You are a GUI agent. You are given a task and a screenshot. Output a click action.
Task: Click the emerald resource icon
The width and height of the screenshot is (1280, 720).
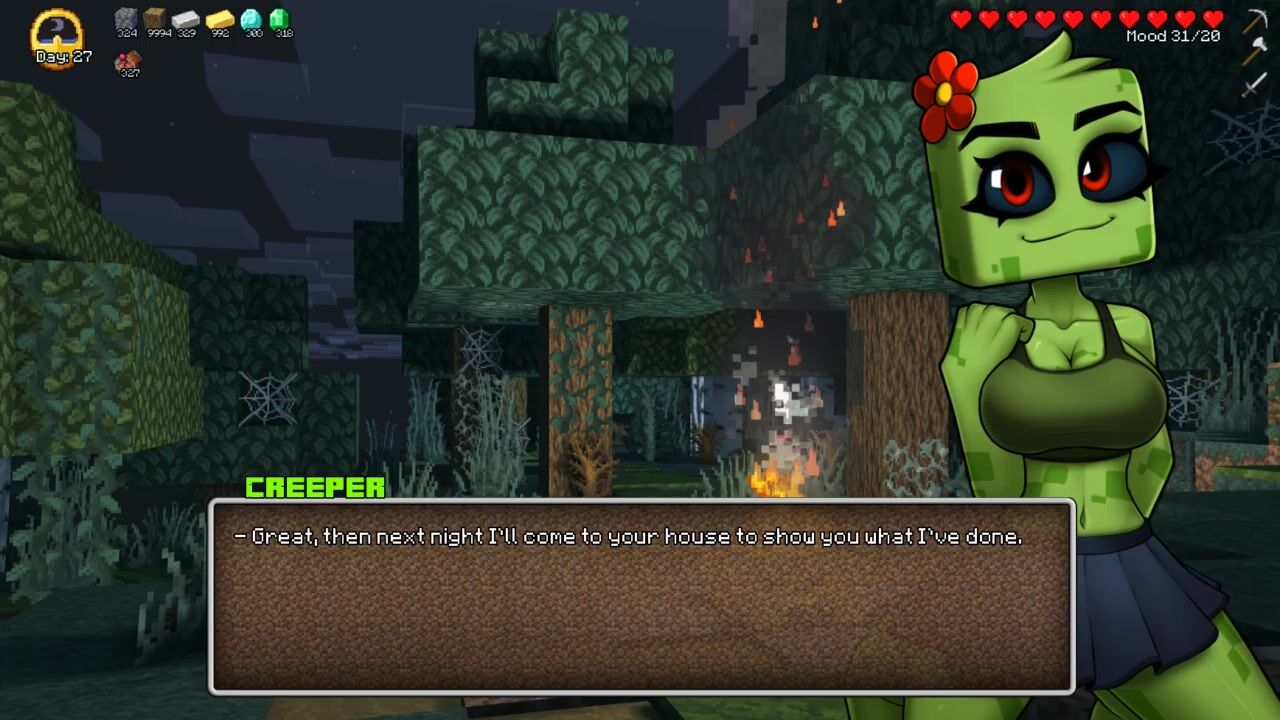point(280,19)
